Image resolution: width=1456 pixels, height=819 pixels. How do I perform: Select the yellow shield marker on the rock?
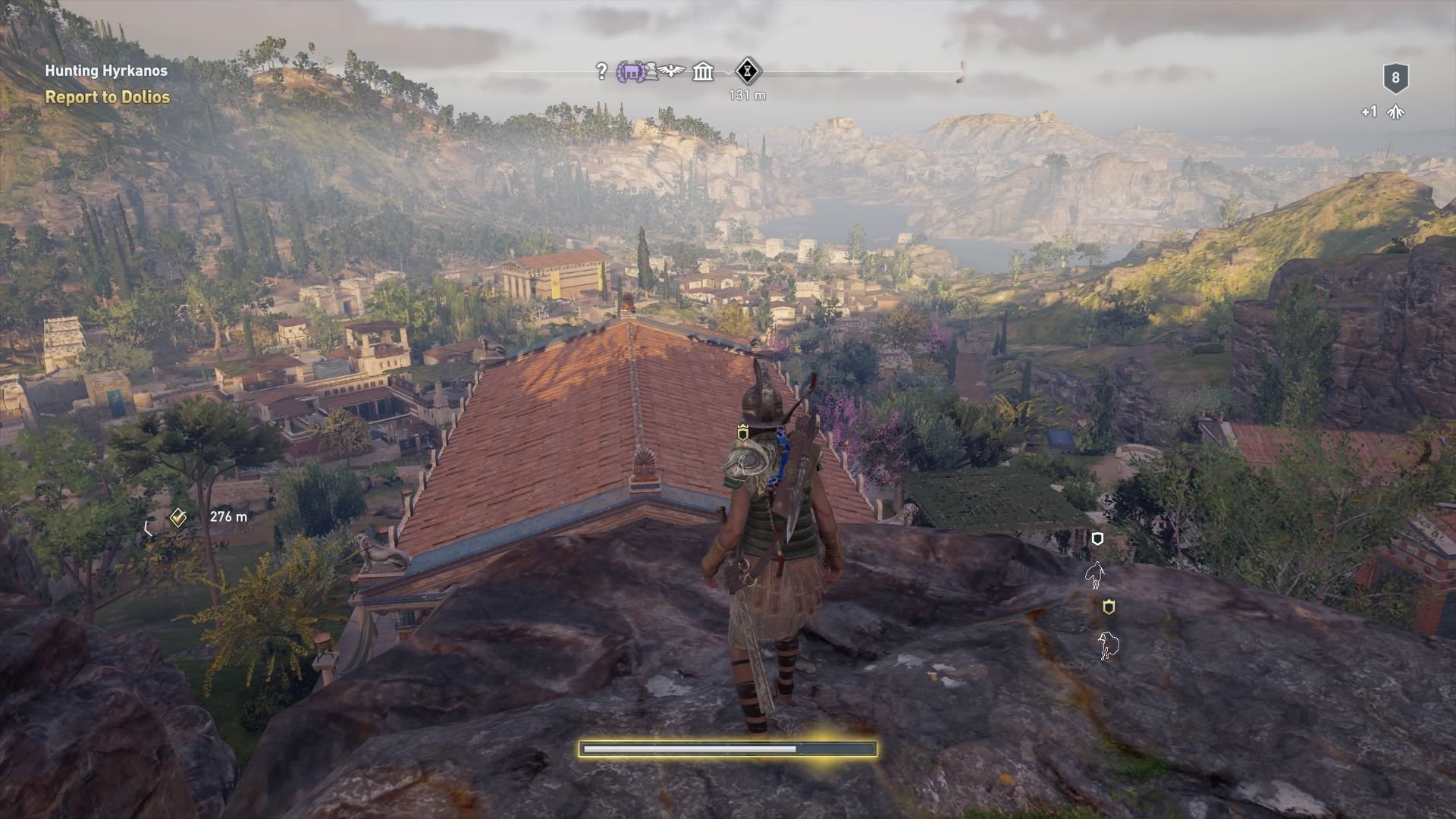click(x=1109, y=606)
